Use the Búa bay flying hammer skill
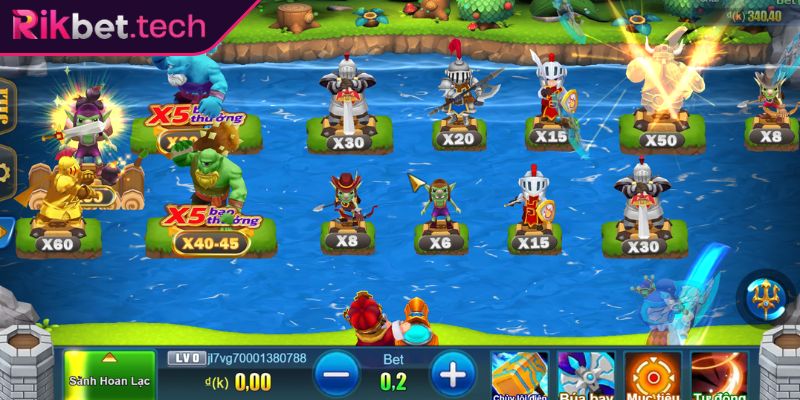Image resolution: width=800 pixels, height=400 pixels. [x=585, y=375]
